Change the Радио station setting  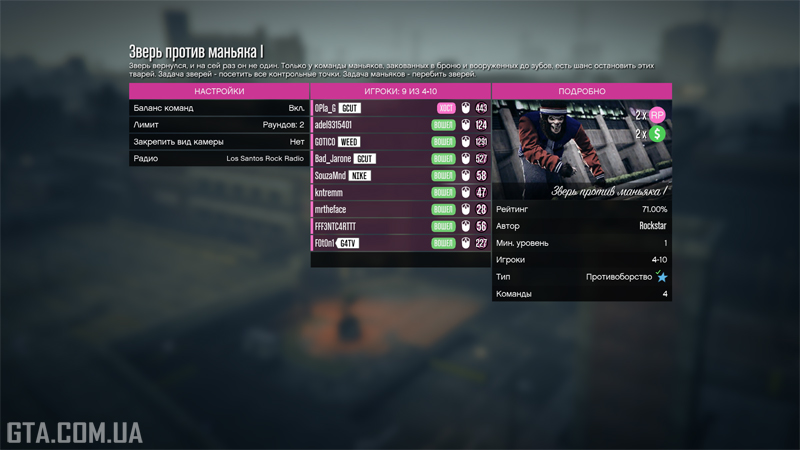(219, 159)
